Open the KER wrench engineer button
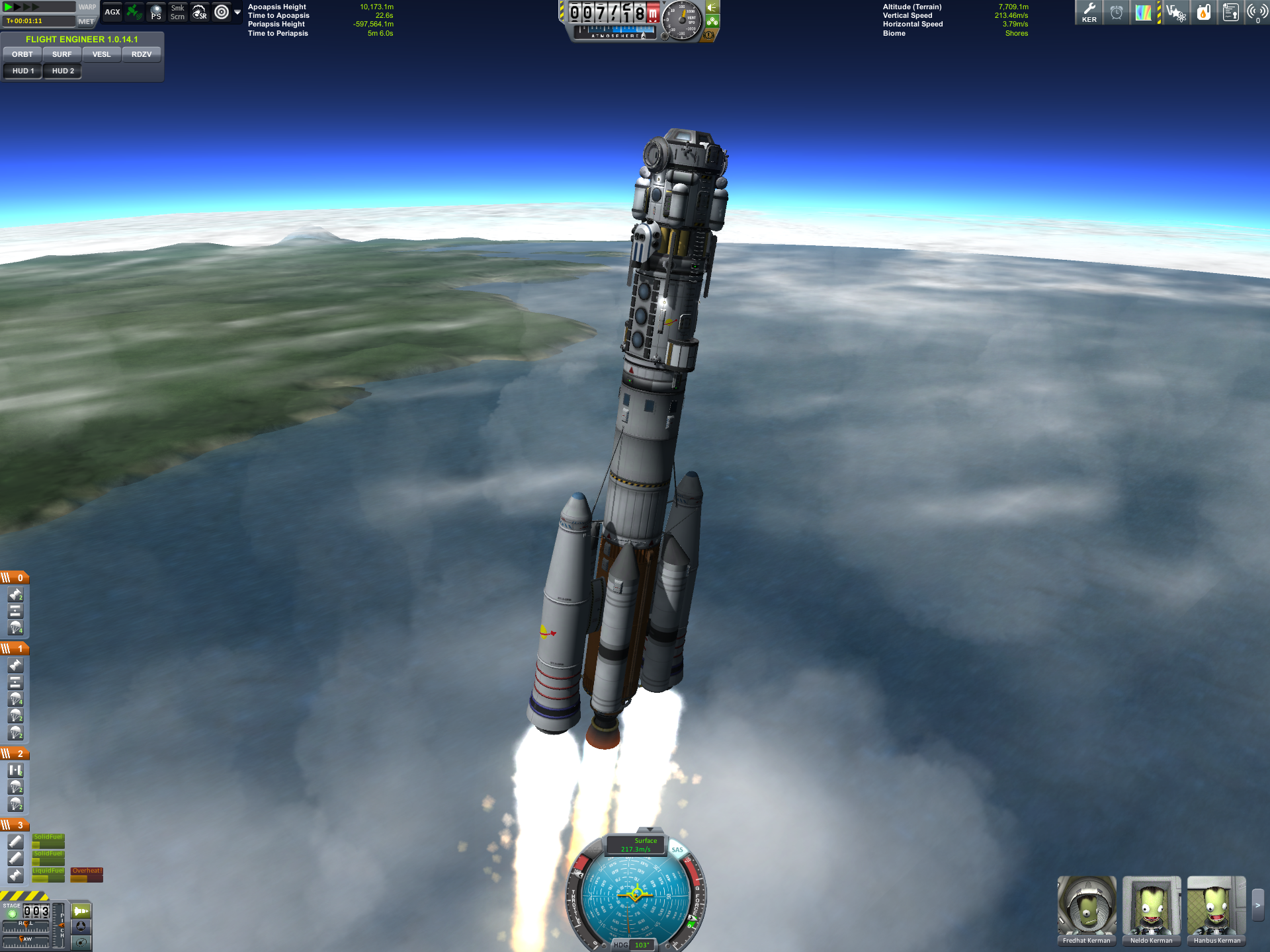The image size is (1270, 952). pyautogui.click(x=1089, y=12)
